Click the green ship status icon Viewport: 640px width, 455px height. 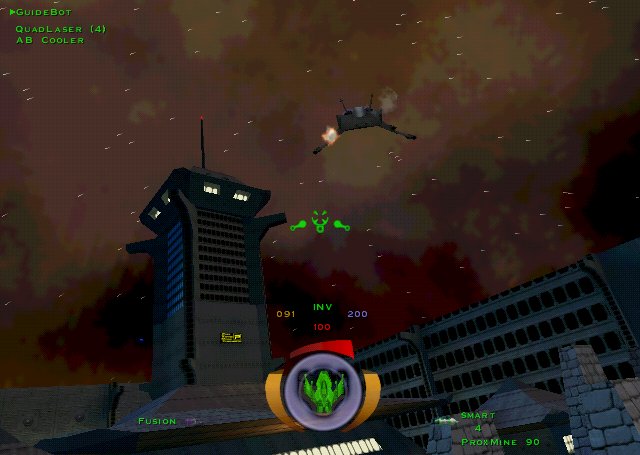coord(322,389)
